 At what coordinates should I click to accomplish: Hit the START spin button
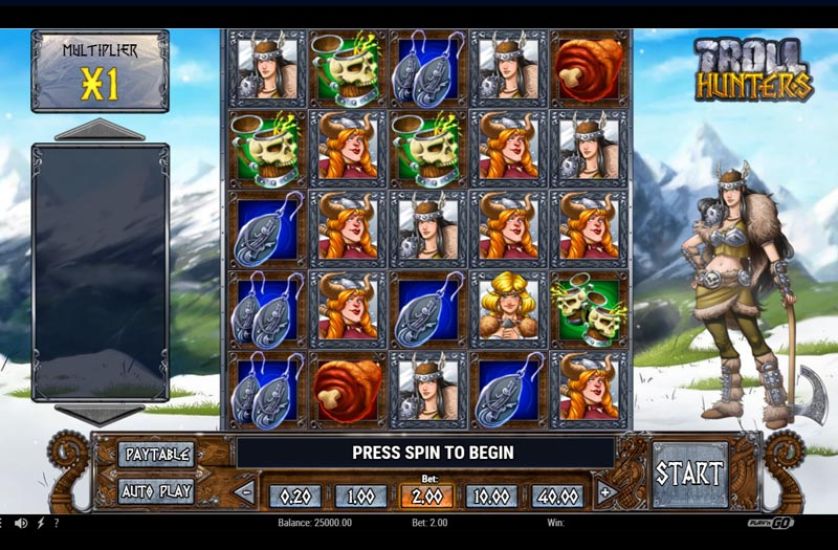click(690, 473)
